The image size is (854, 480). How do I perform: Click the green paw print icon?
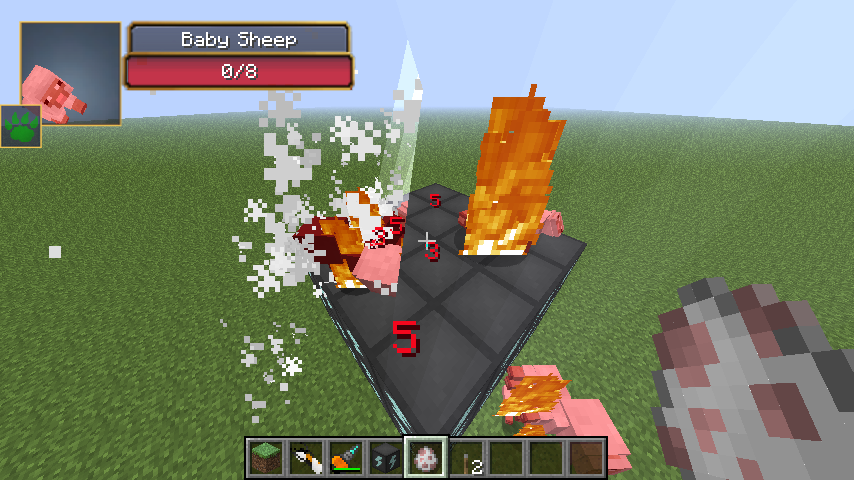coord(20,126)
